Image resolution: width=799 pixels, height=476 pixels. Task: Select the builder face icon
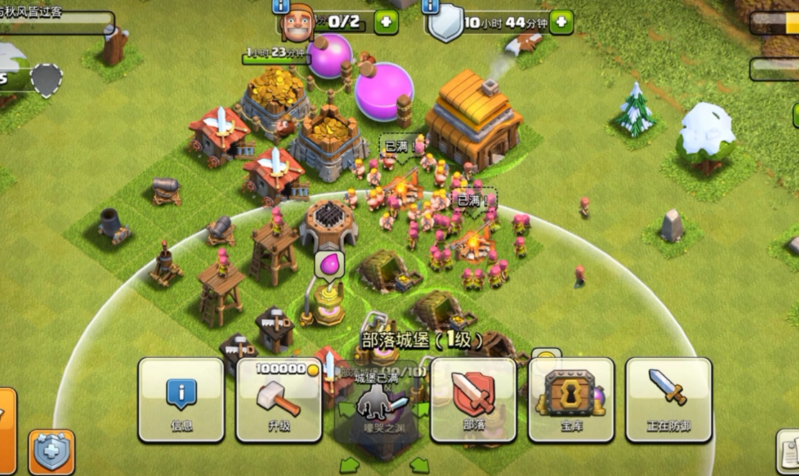[x=297, y=22]
